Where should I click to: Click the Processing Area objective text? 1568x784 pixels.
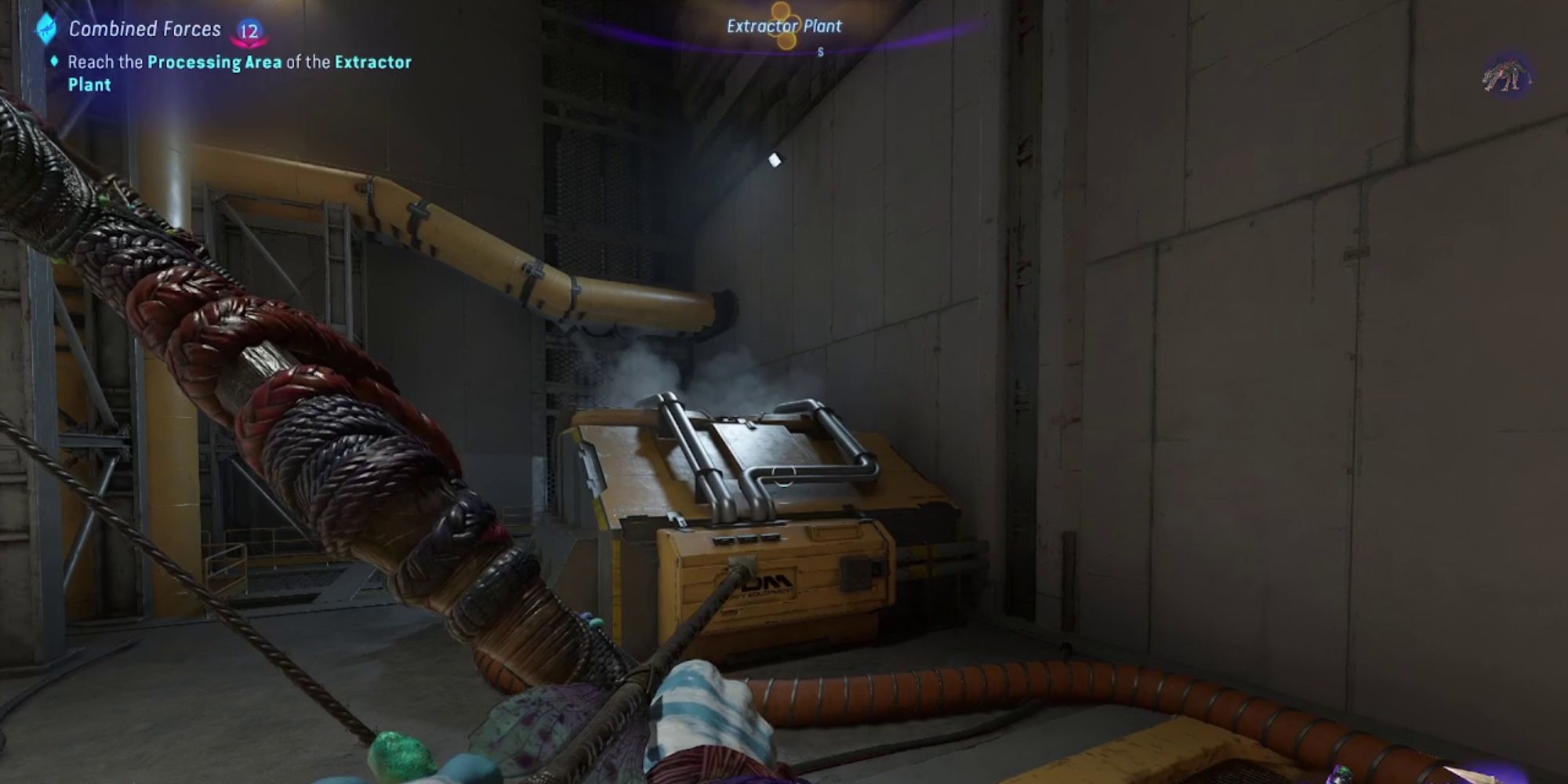214,62
